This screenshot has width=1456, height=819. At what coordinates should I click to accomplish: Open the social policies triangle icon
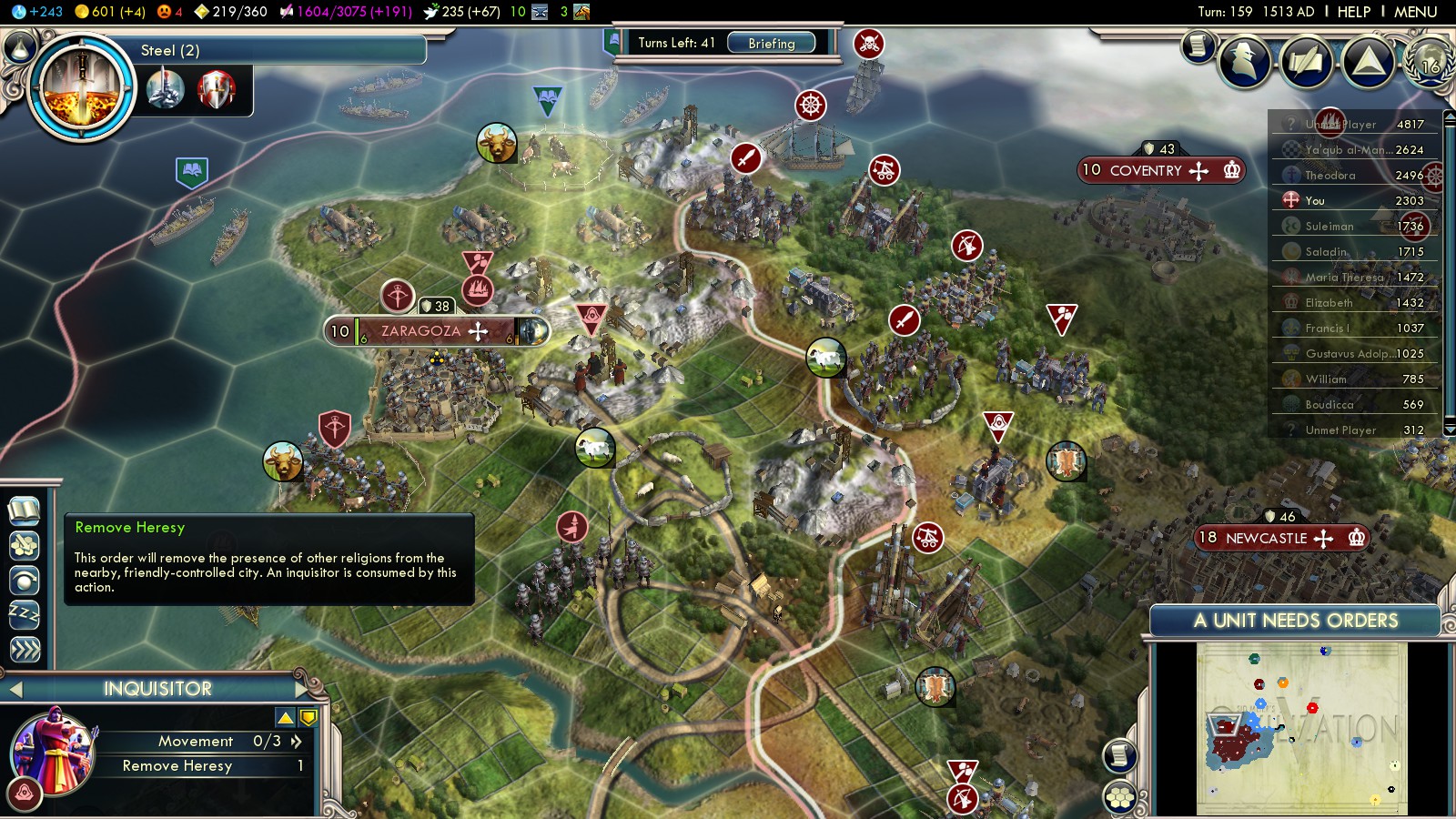1368,62
